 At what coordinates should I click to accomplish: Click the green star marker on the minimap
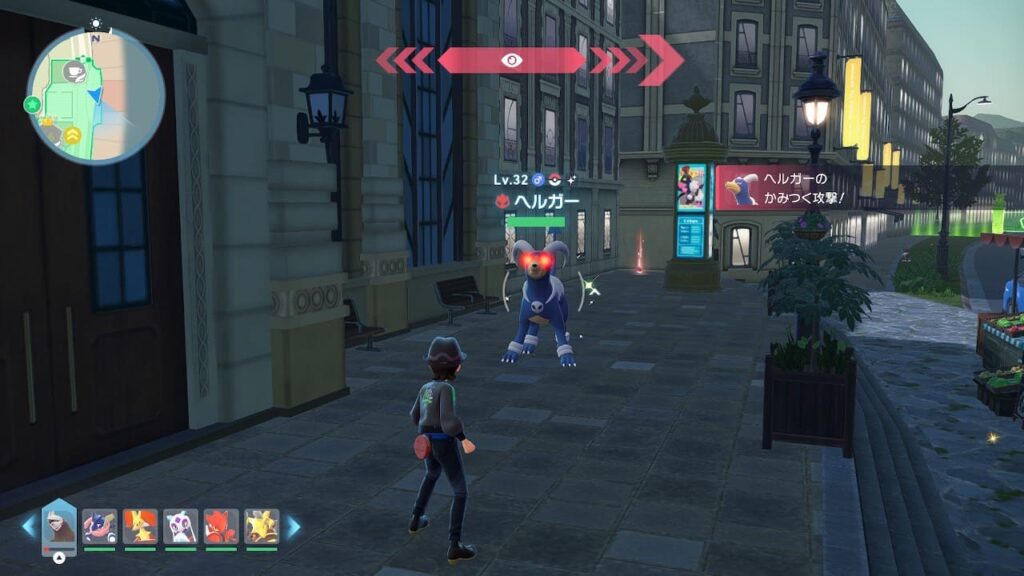tap(33, 104)
